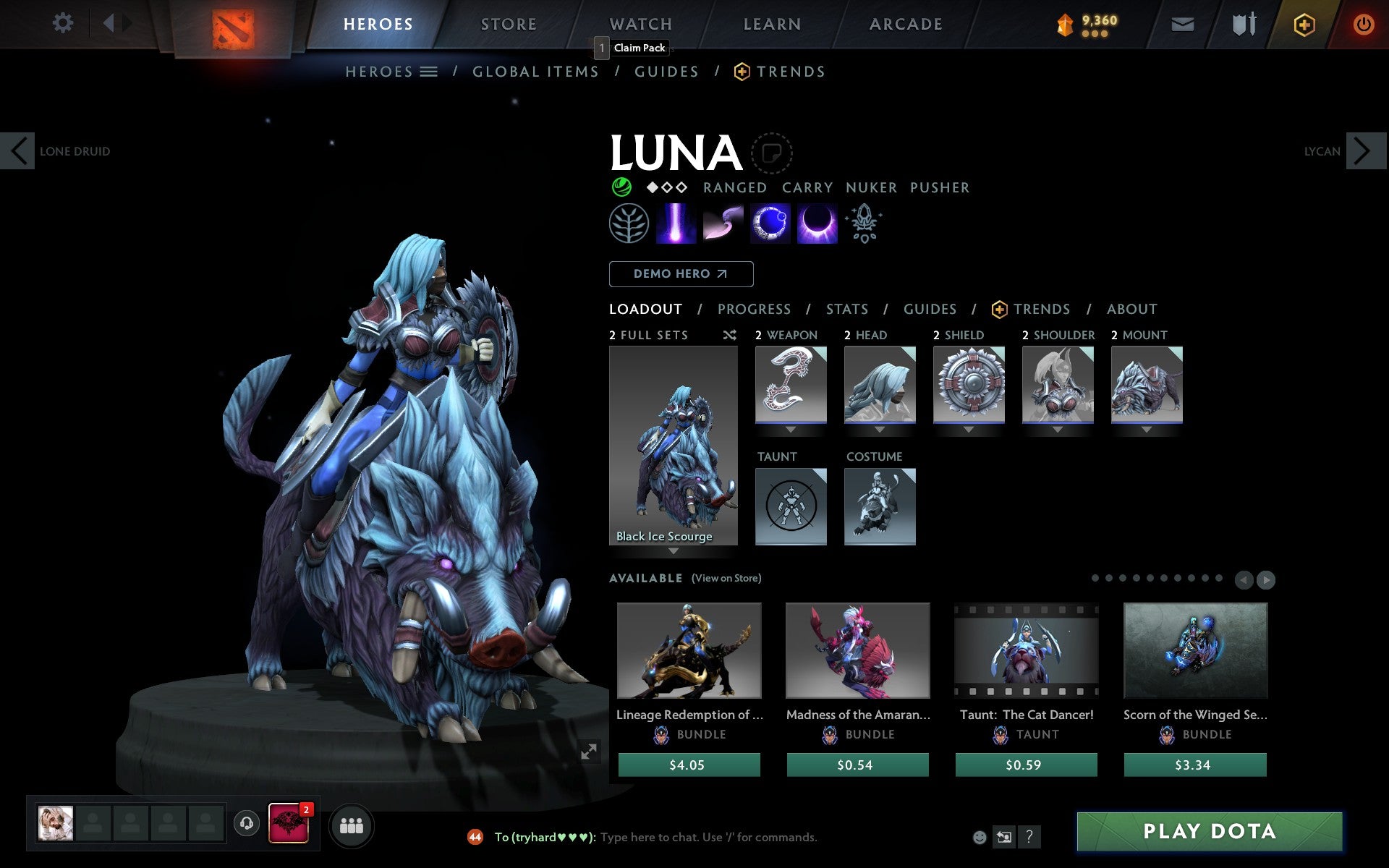The height and width of the screenshot is (868, 1389).
Task: Switch to the Arcade tab
Action: pos(906,24)
